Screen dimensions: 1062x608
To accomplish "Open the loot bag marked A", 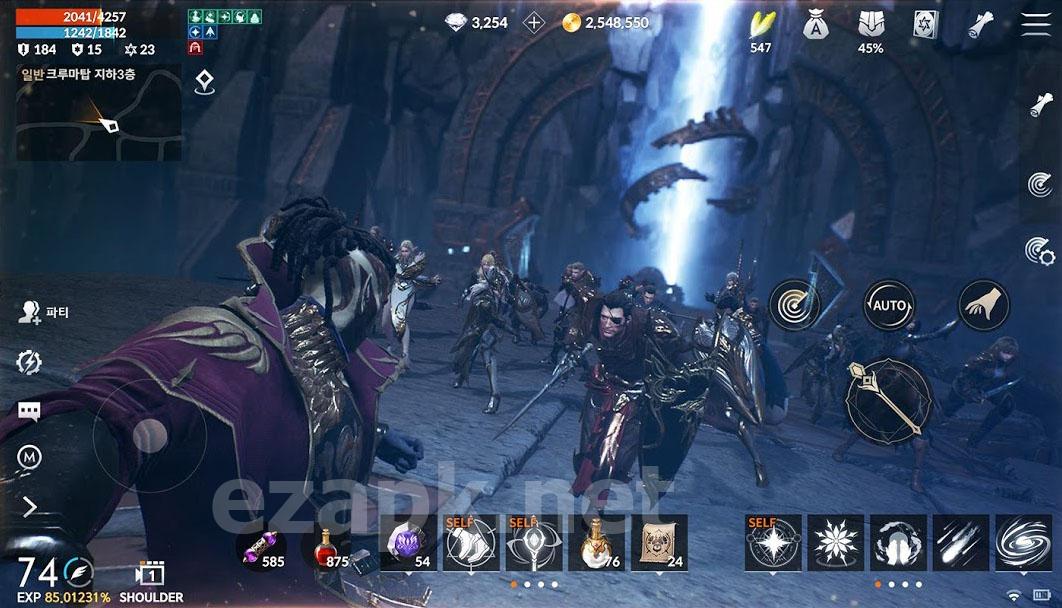I will point(815,25).
